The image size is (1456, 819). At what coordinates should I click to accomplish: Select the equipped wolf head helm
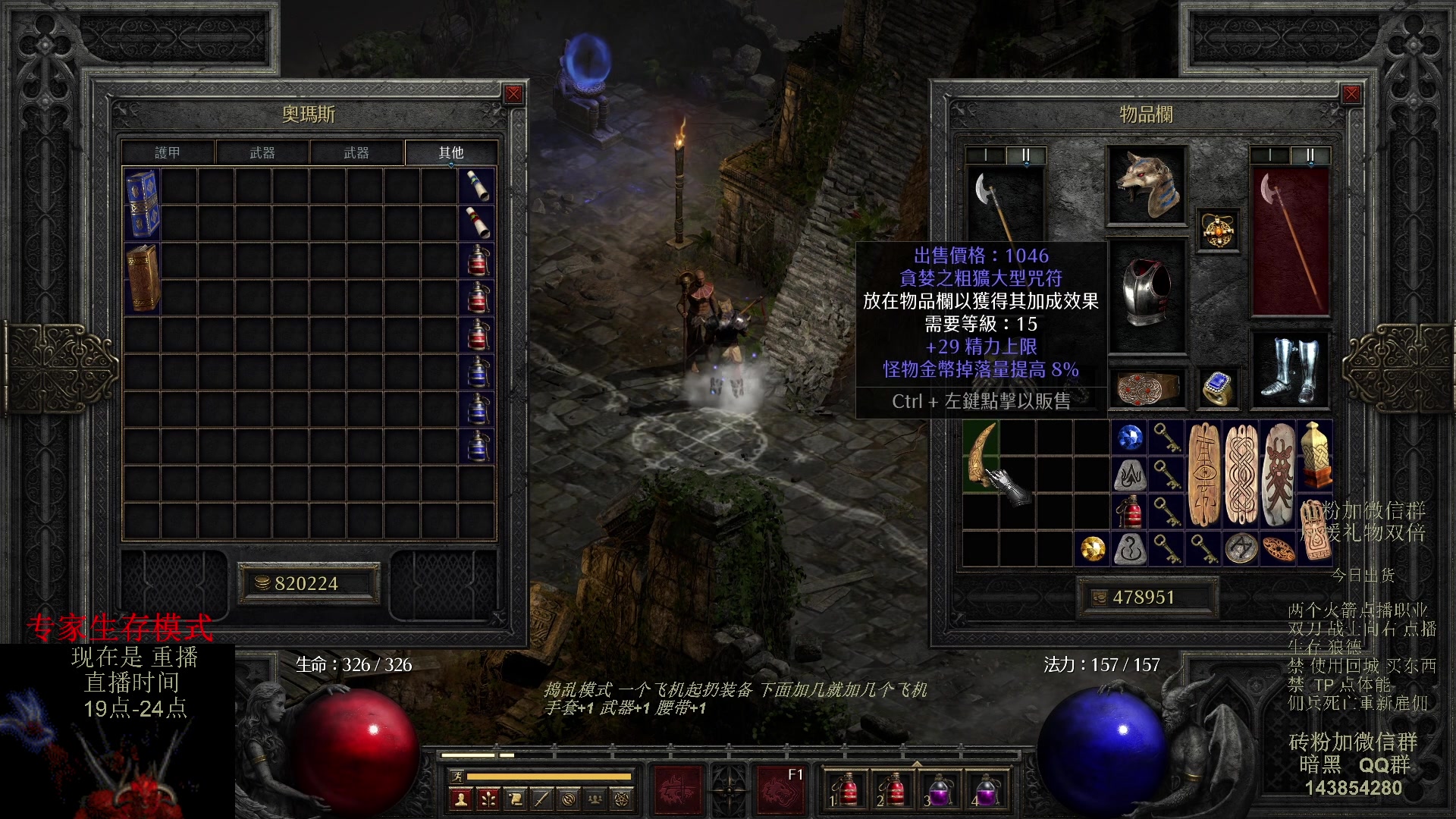(x=1146, y=186)
